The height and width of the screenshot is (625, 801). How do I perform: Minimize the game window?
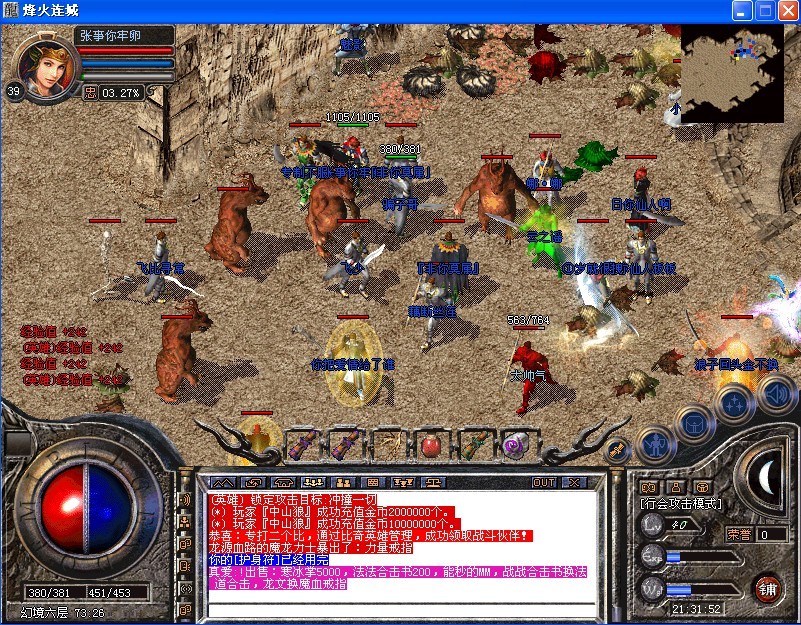742,11
